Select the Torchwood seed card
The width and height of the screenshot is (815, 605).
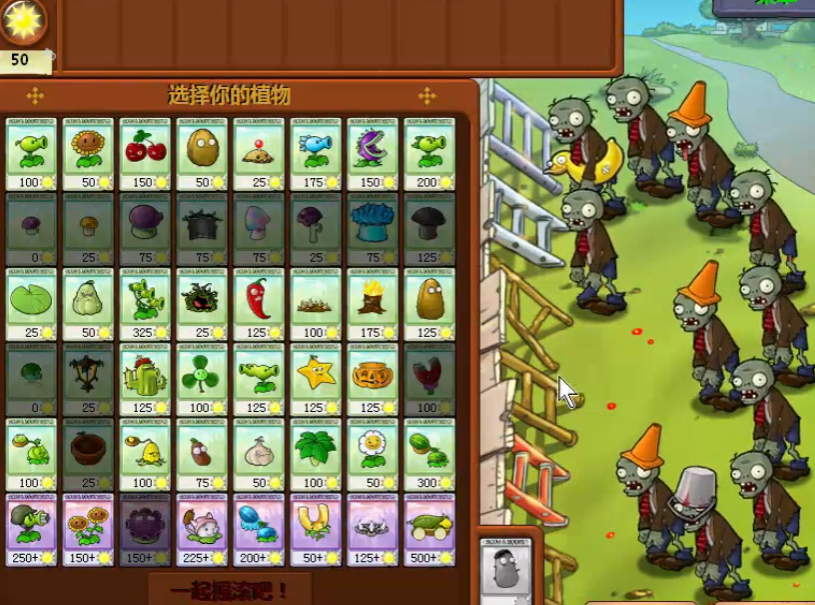pyautogui.click(x=372, y=303)
